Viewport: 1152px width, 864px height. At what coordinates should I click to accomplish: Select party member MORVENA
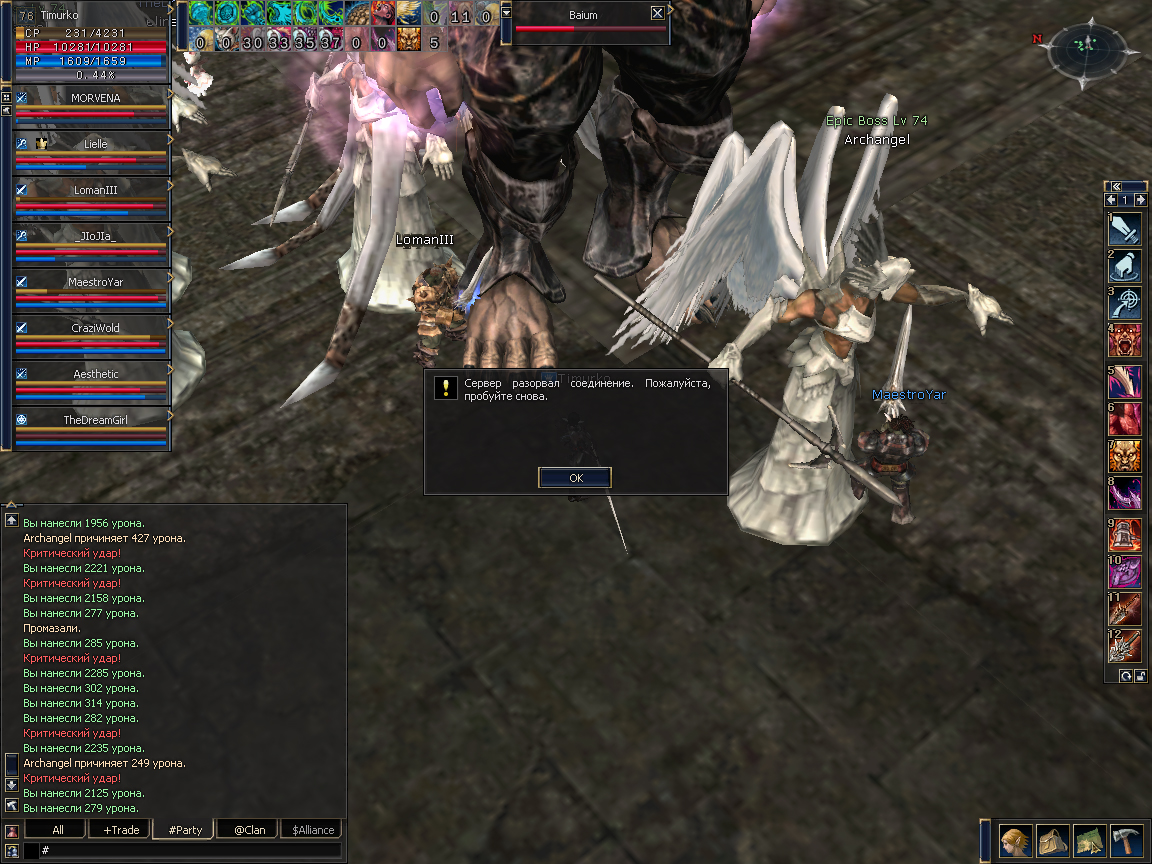tap(95, 99)
